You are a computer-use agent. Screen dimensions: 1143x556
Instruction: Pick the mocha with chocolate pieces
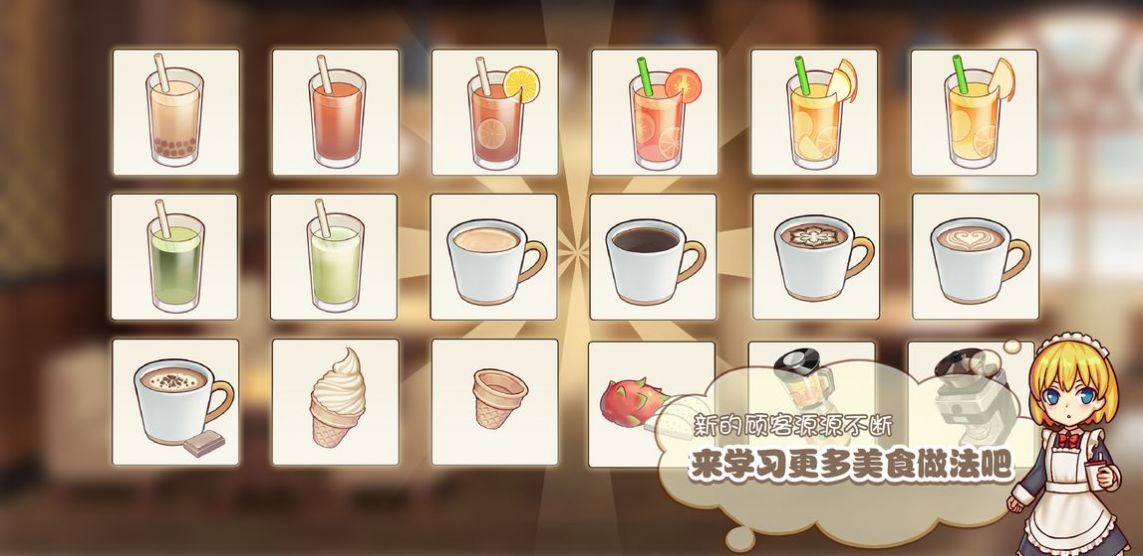175,402
